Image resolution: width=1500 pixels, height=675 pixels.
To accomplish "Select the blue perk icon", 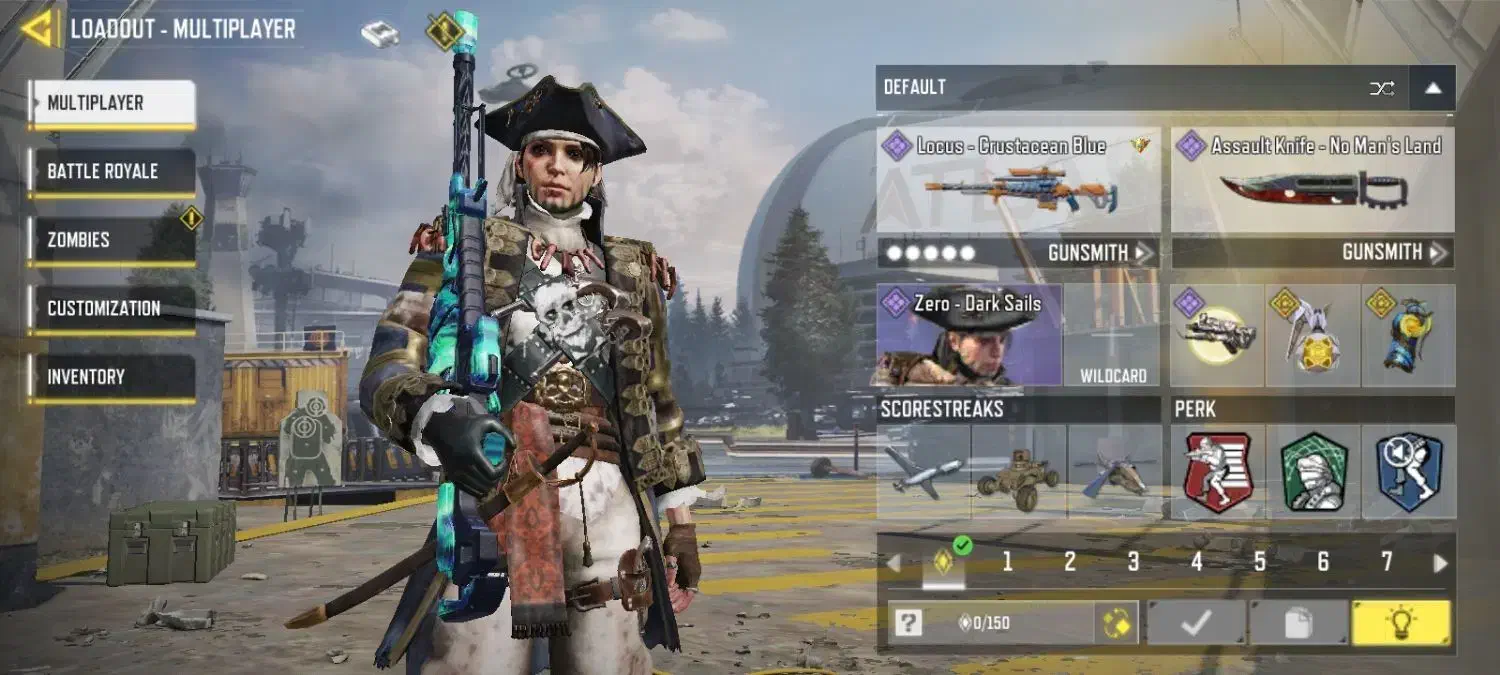I will [1408, 472].
